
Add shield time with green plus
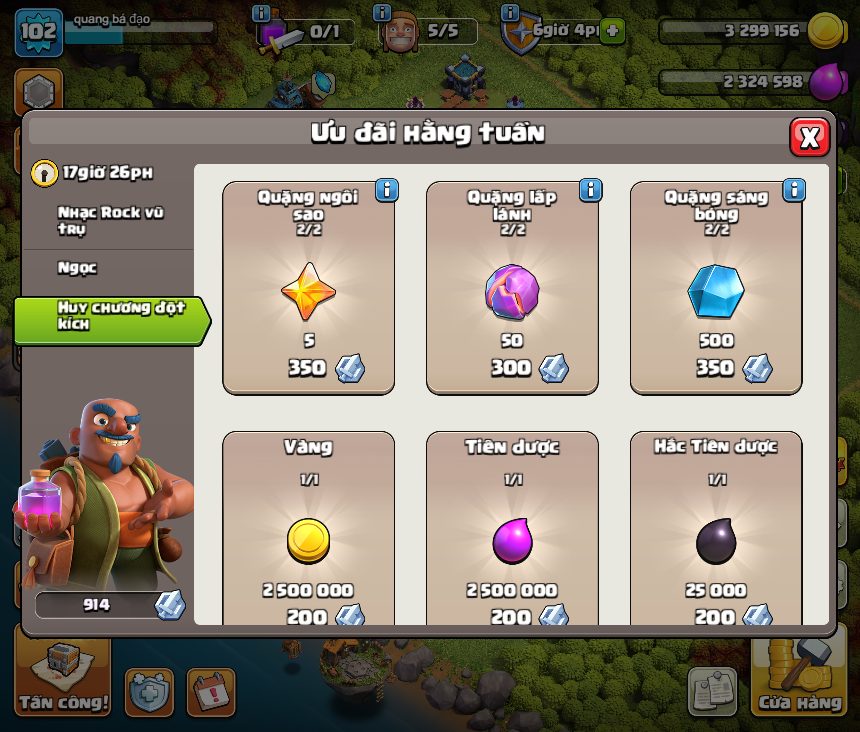point(612,31)
